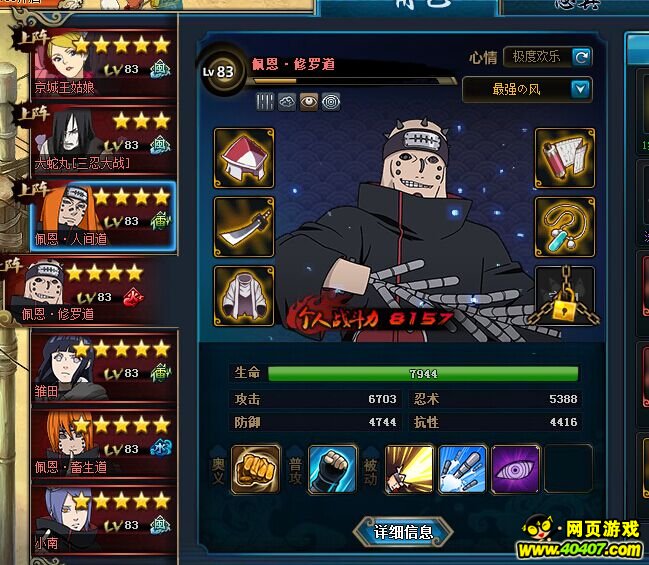Open the 详细信息 detailed info panel

tap(403, 532)
